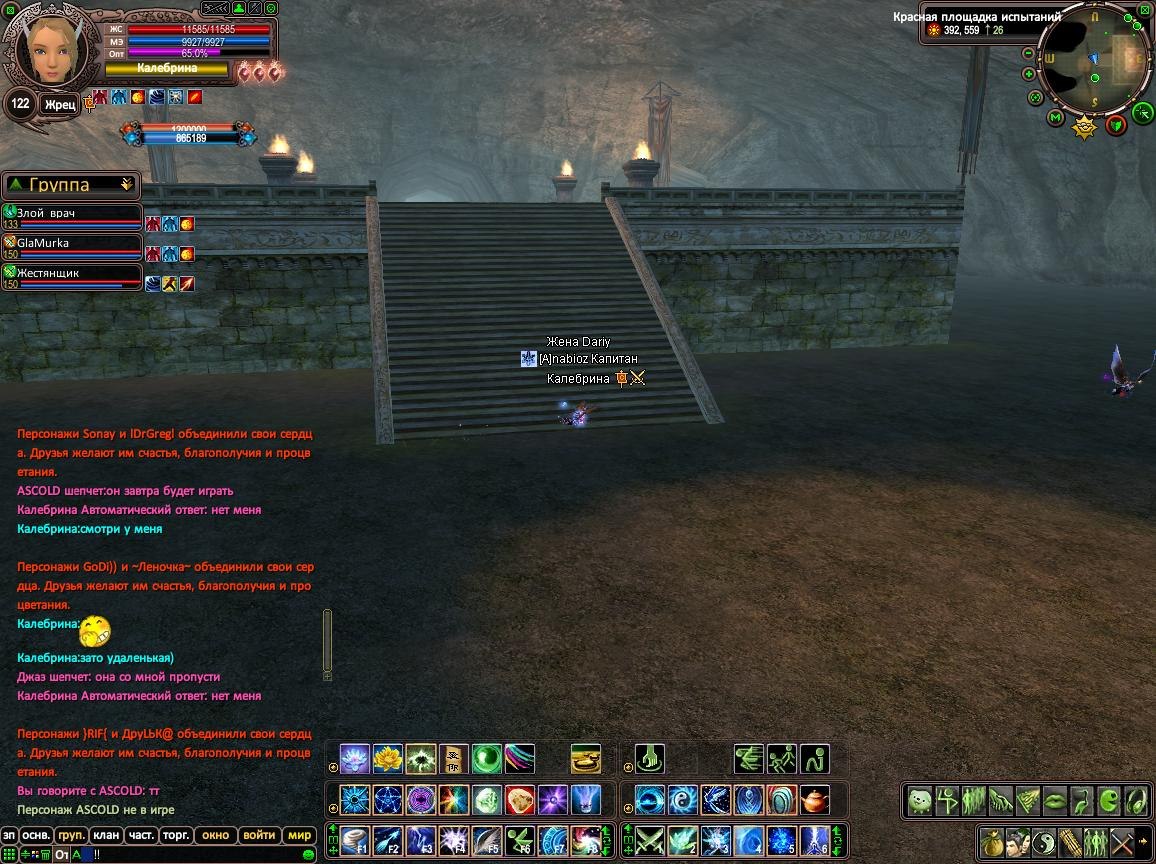Viewport: 1156px width, 864px height.
Task: Switch to the 'груп.' group chat tab
Action: 70,835
